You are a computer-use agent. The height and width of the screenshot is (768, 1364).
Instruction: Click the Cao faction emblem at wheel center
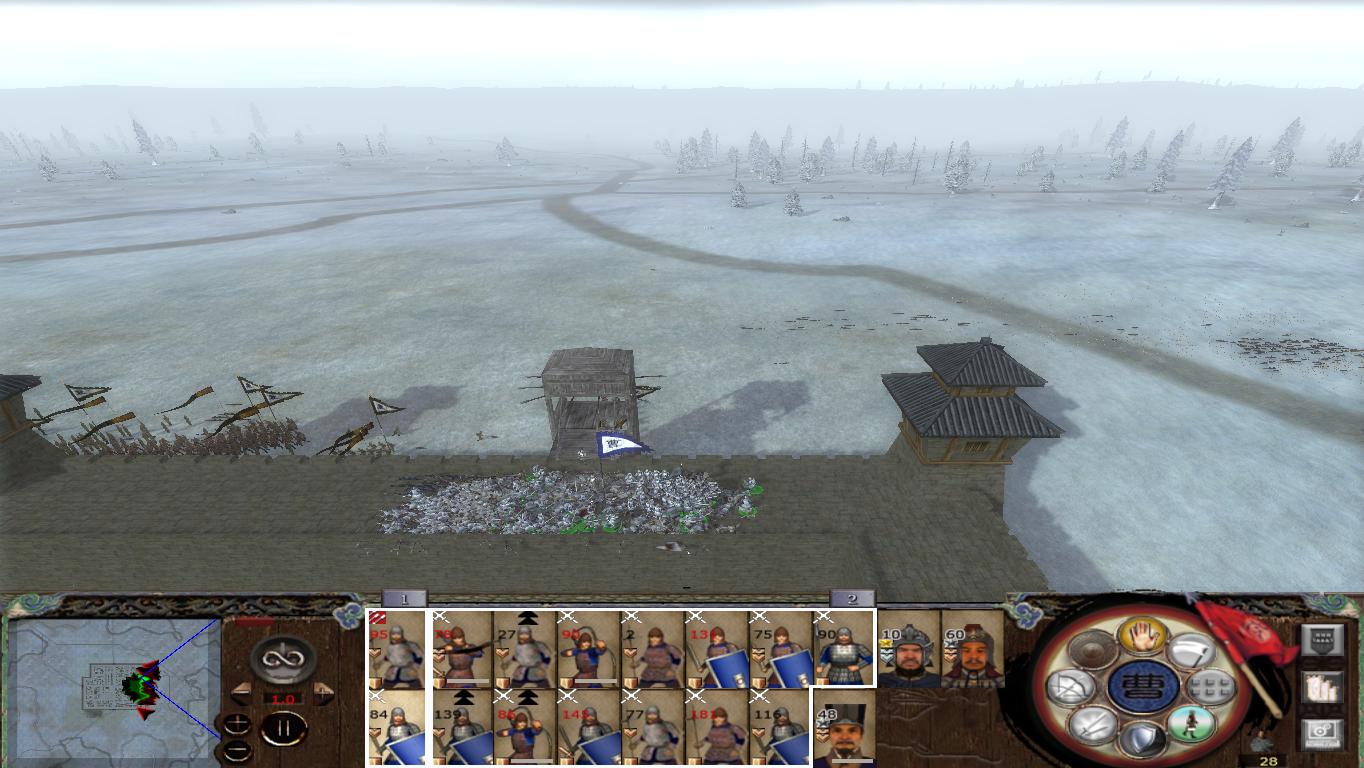click(x=1143, y=688)
